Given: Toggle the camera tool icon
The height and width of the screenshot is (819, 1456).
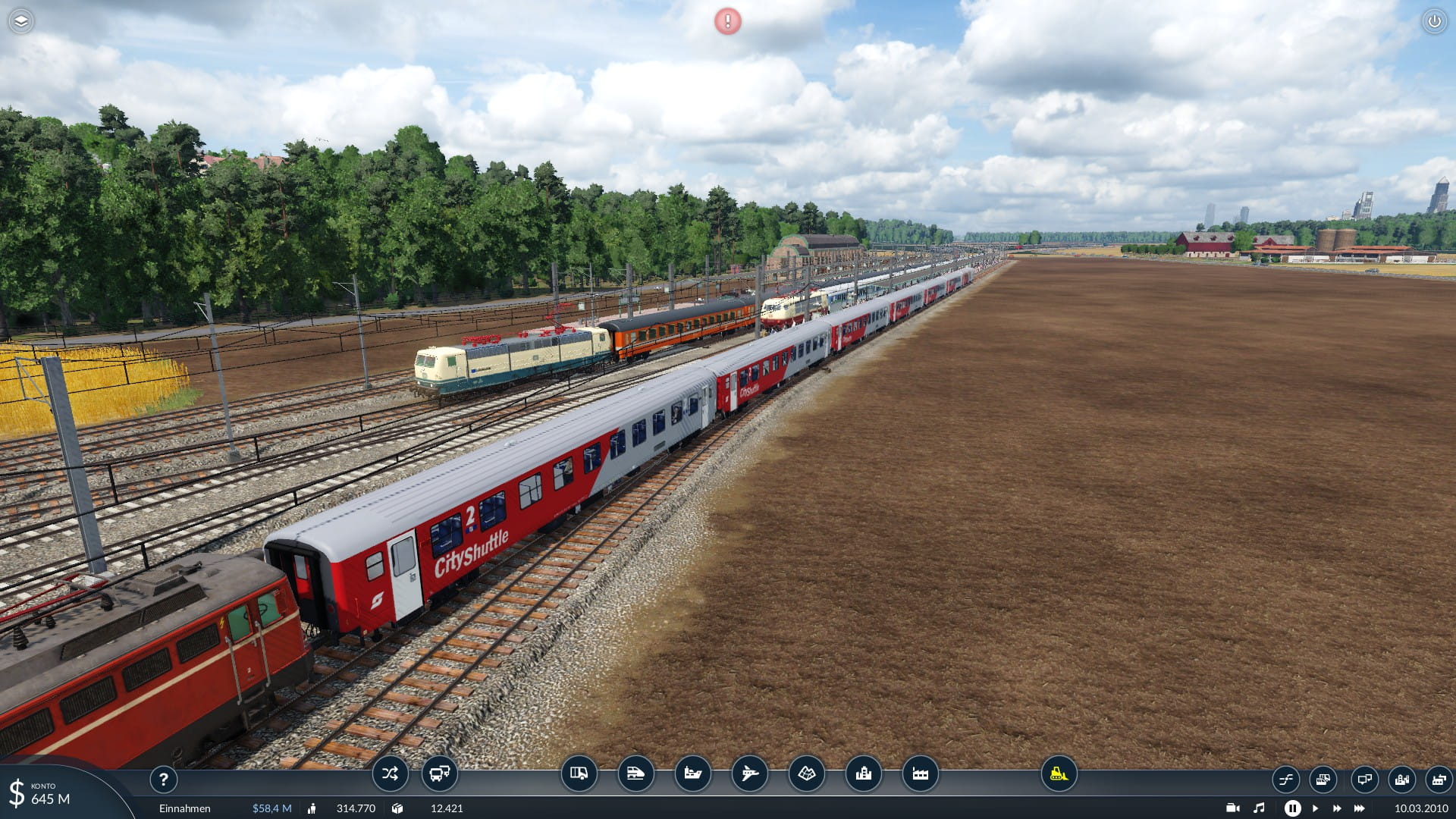Looking at the screenshot, I should tap(1233, 808).
